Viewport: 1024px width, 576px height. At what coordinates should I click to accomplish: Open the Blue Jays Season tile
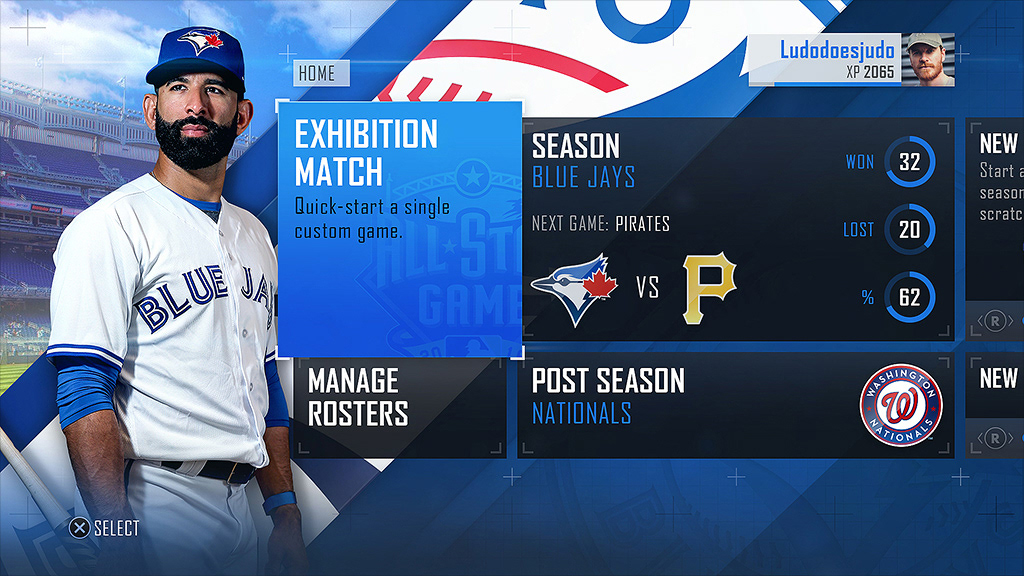pyautogui.click(x=737, y=230)
